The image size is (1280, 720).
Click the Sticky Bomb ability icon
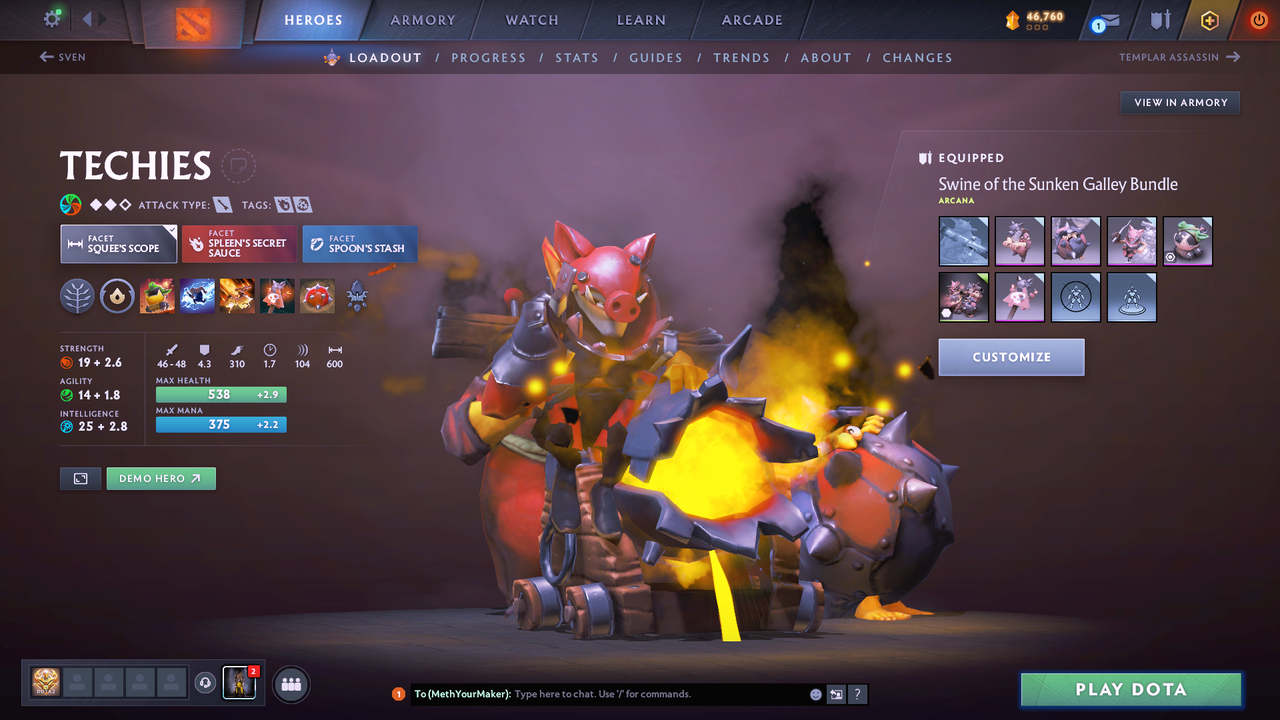click(157, 295)
